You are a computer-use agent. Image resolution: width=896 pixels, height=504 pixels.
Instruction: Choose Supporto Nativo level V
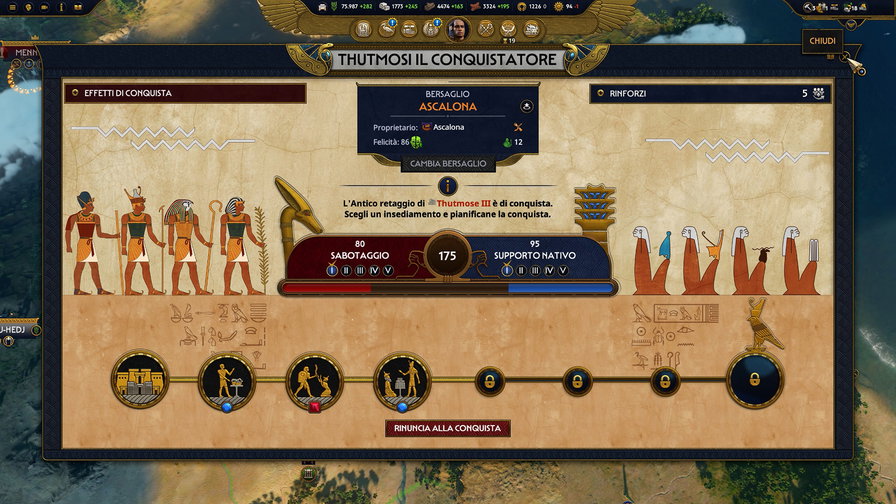(562, 270)
